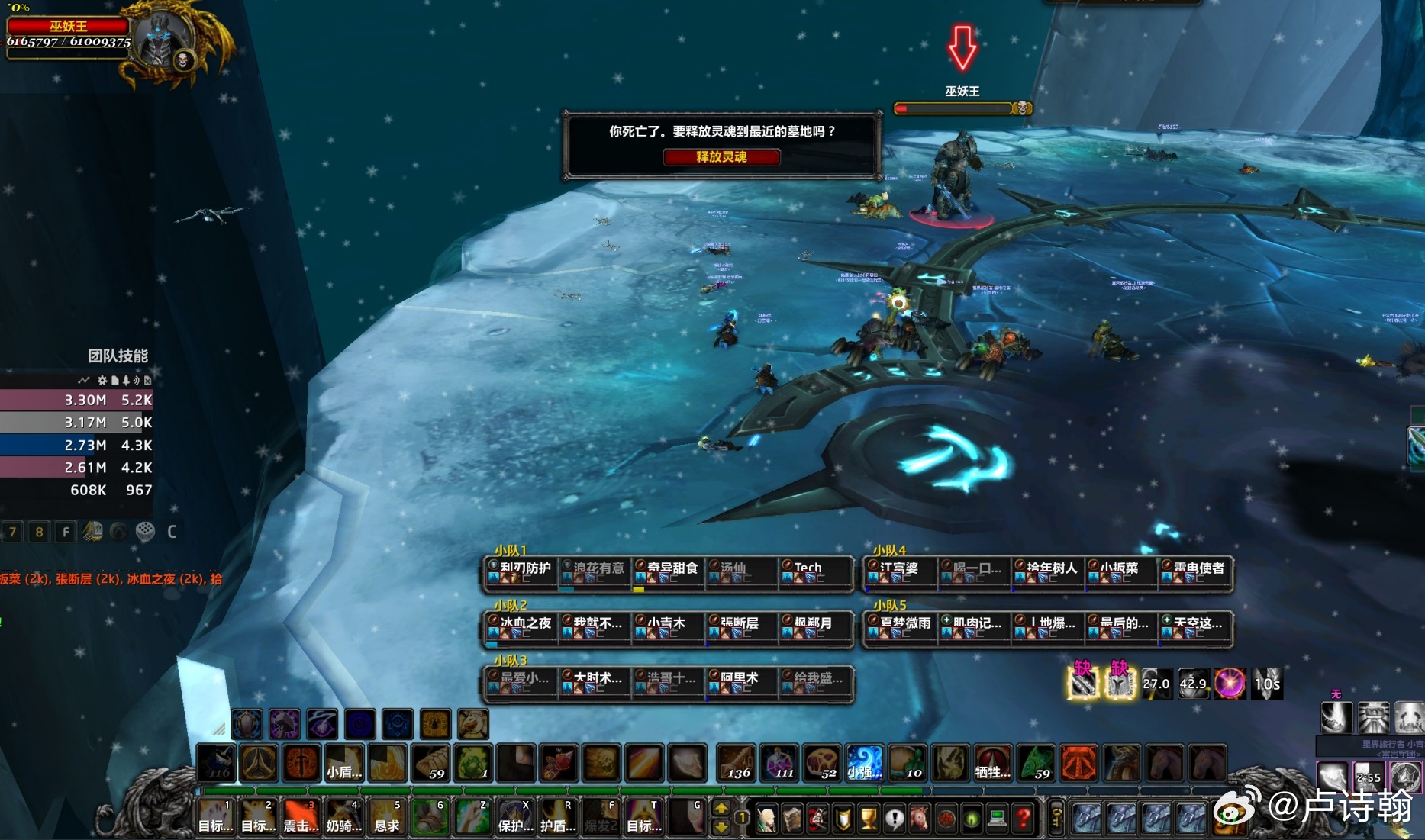Click the 释放灵魂 release spirit button
Viewport: 1425px width, 840px height.
[x=721, y=157]
